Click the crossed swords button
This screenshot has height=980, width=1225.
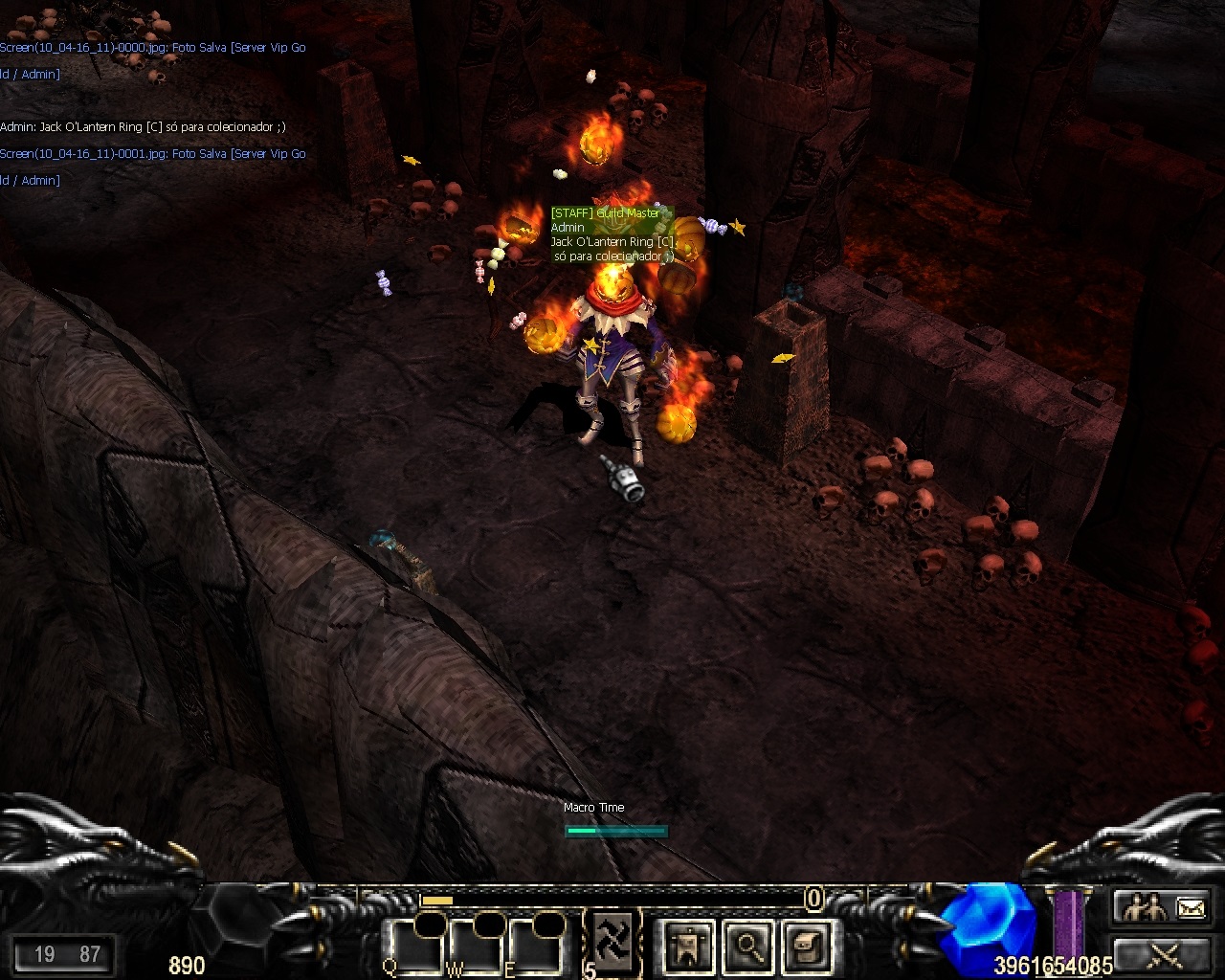click(1166, 954)
